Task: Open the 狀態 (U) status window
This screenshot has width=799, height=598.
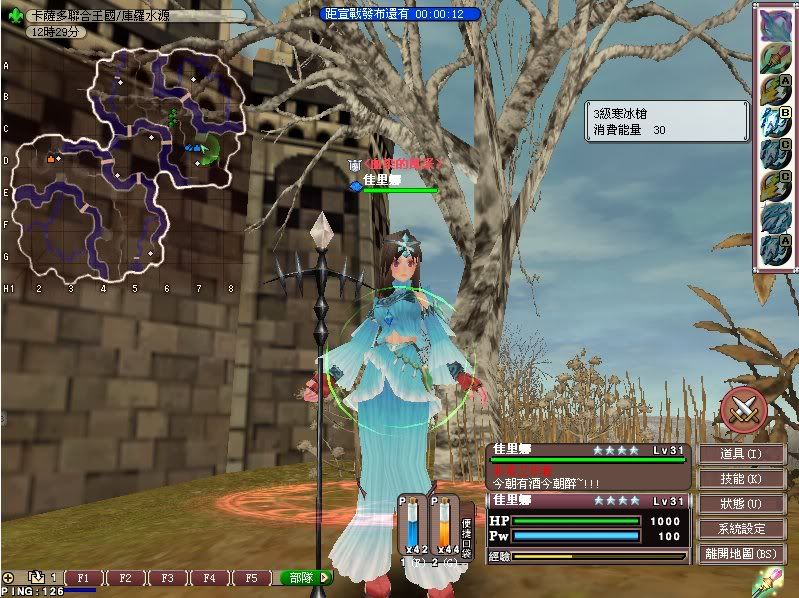Action: [x=741, y=503]
